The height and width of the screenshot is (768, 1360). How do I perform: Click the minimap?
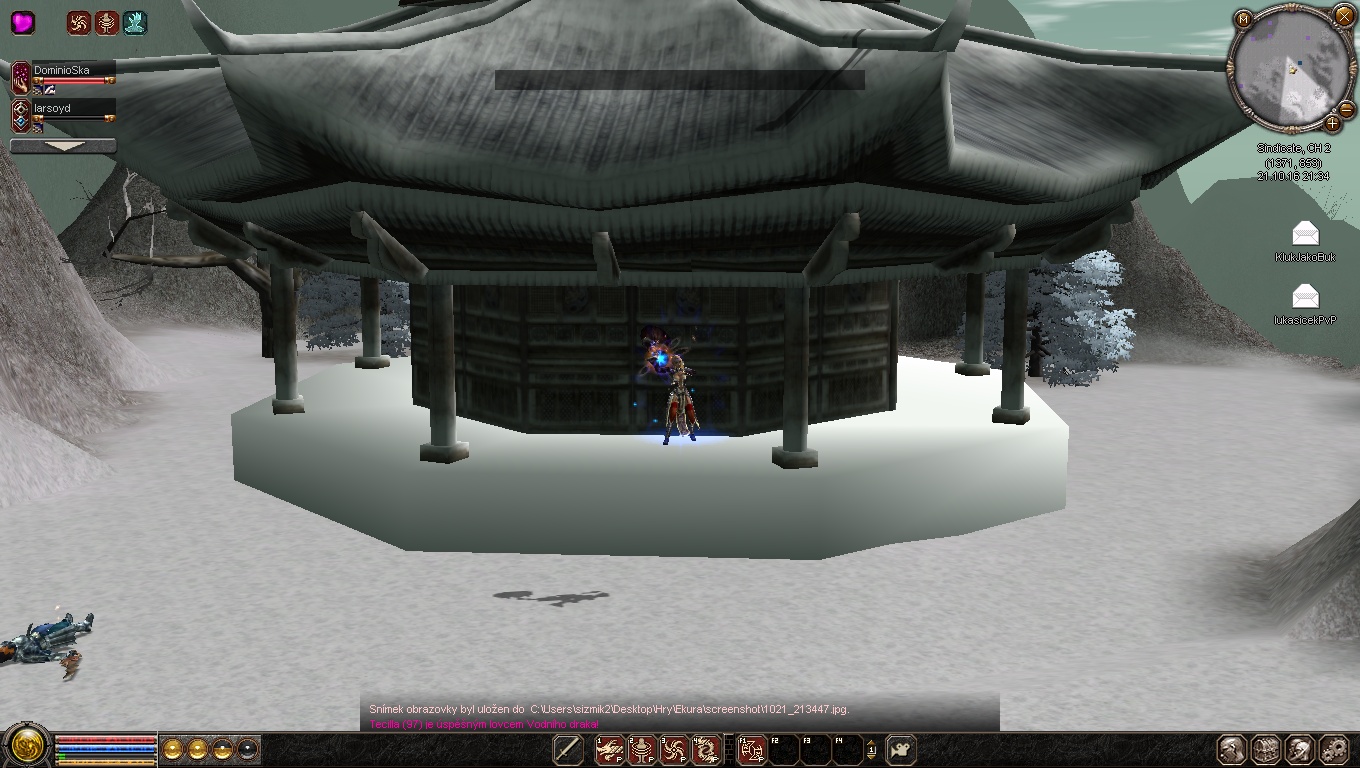pos(1290,69)
